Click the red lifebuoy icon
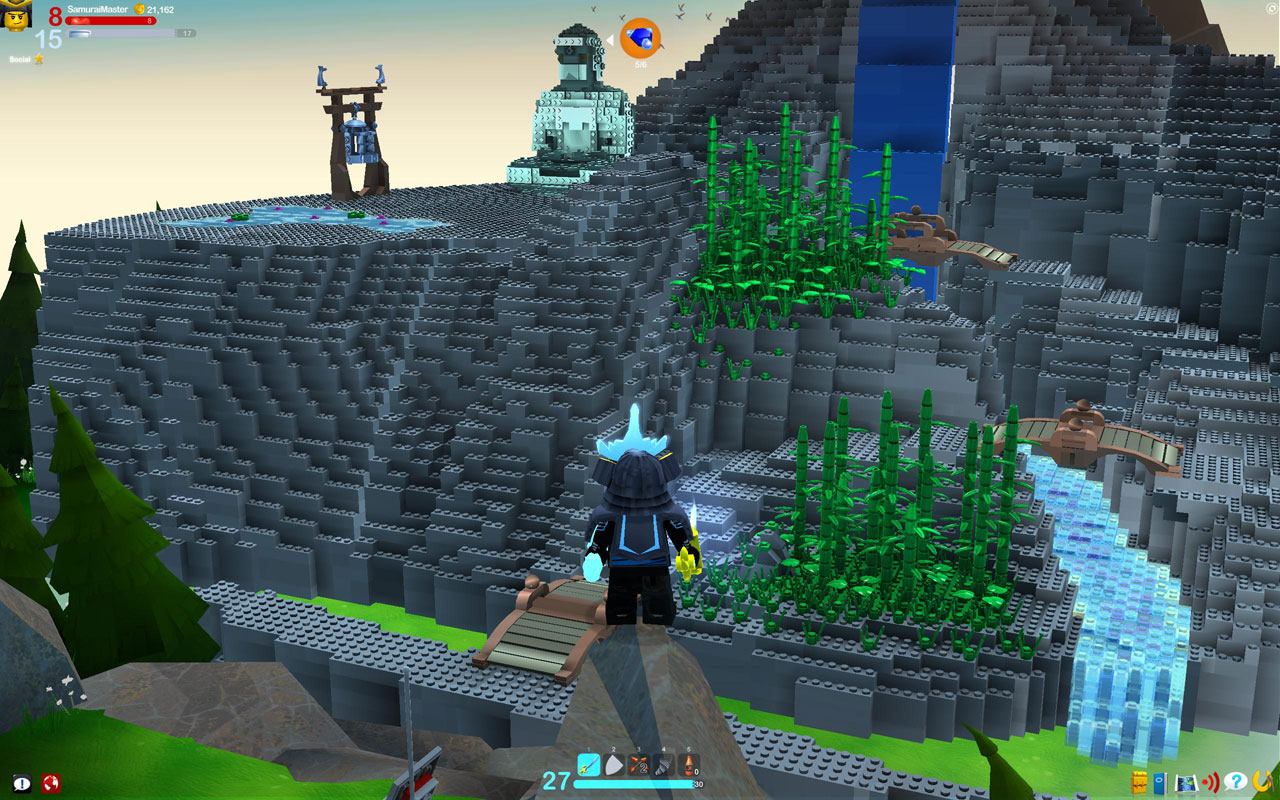 click(51, 783)
